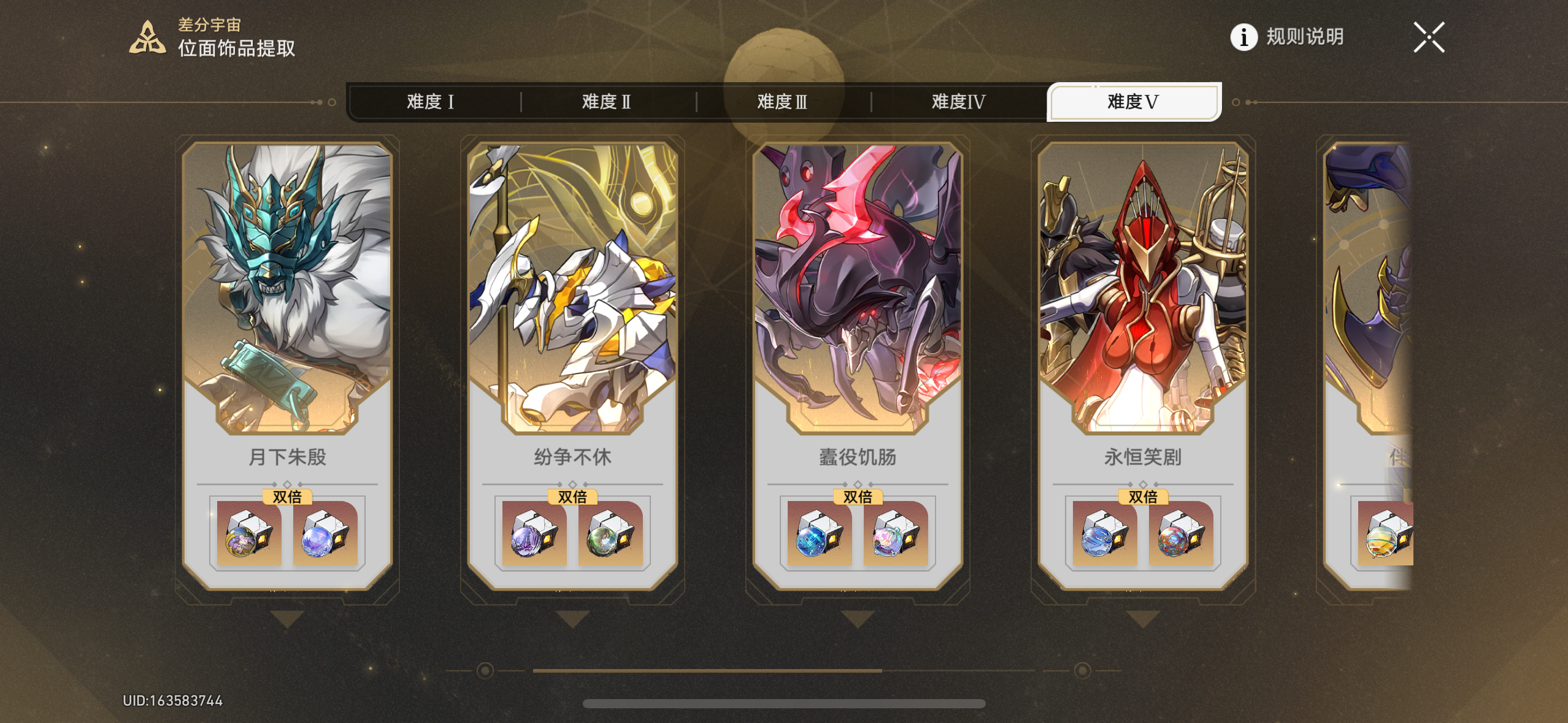
Task: Click the Differentiated Universe emblem icon
Action: tap(147, 37)
